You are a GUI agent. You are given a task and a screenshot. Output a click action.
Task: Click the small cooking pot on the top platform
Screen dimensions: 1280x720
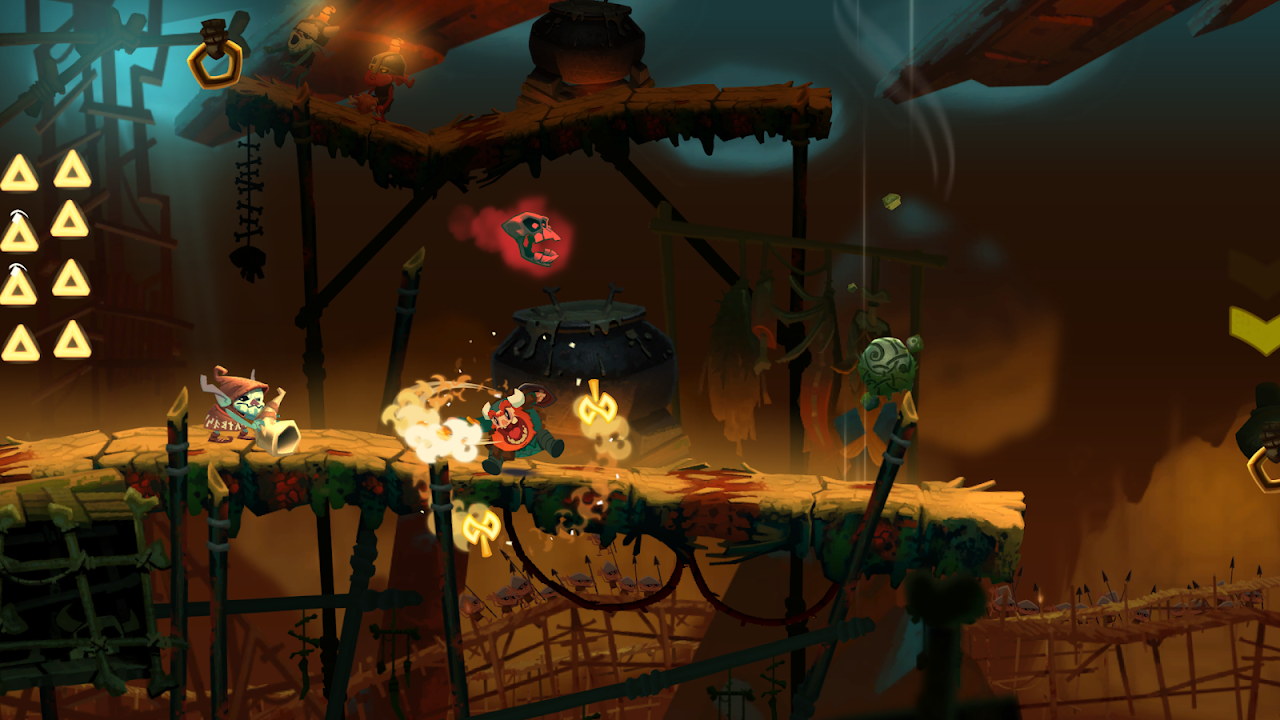tap(585, 45)
